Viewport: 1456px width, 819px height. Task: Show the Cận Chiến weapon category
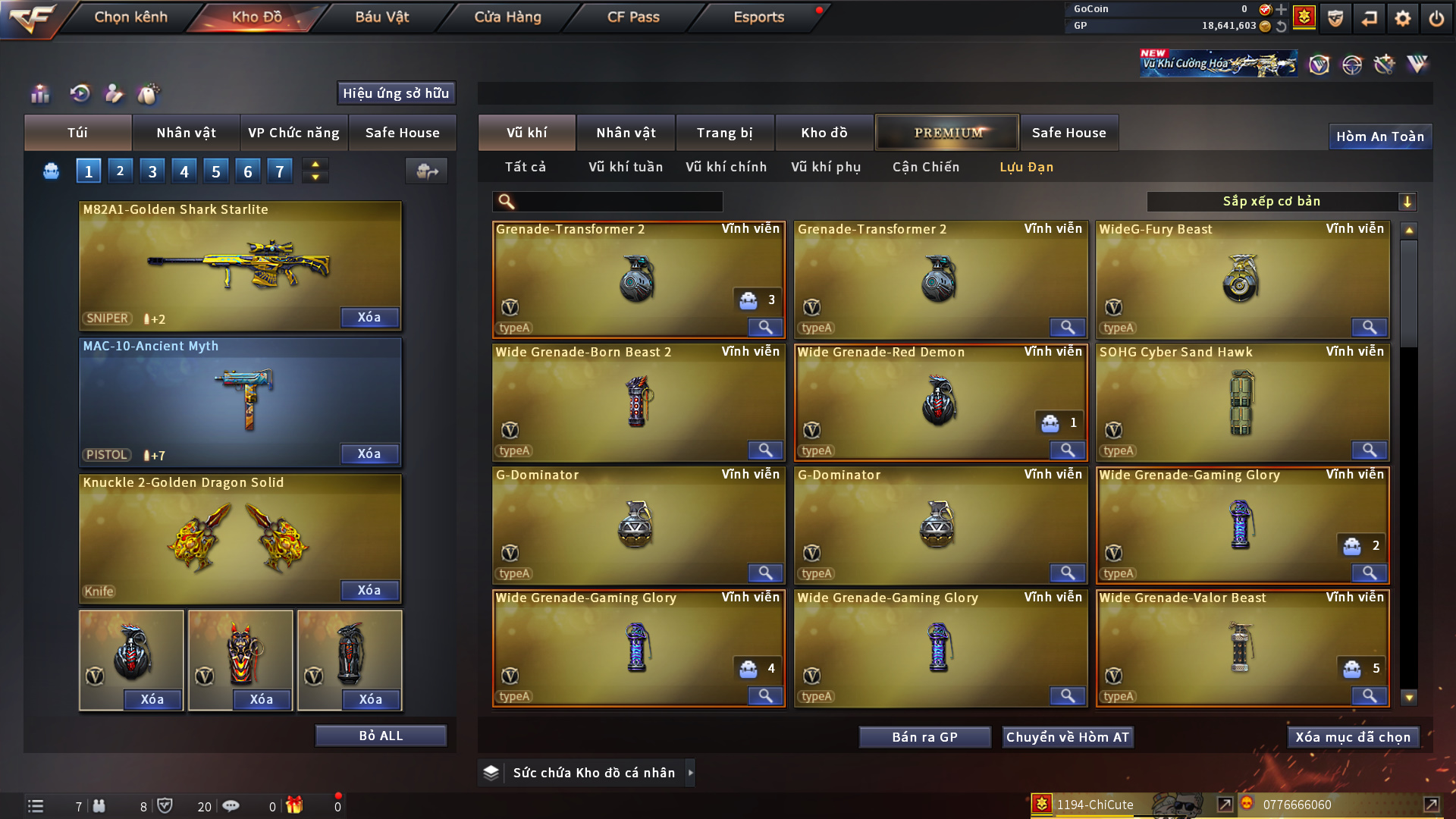pos(926,167)
